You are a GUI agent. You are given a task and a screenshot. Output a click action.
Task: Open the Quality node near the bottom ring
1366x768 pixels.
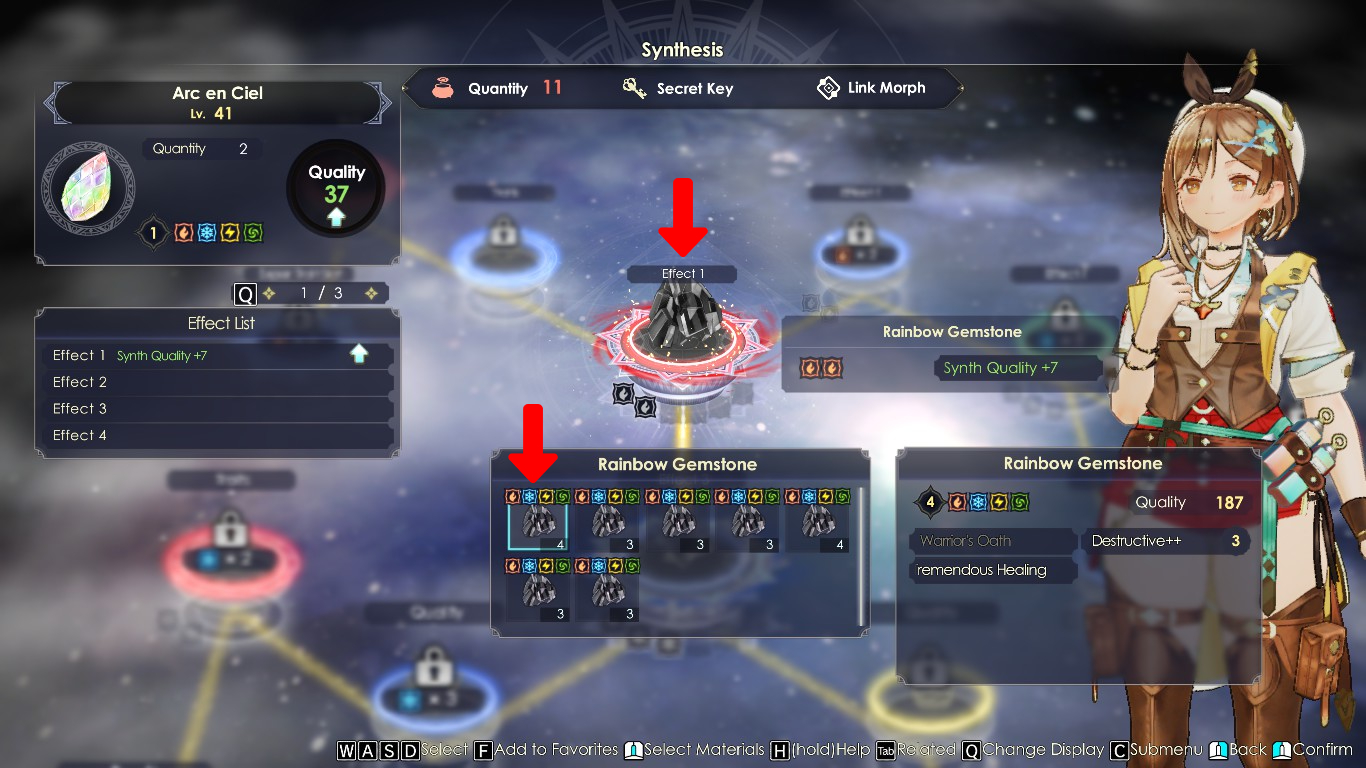pos(431,612)
